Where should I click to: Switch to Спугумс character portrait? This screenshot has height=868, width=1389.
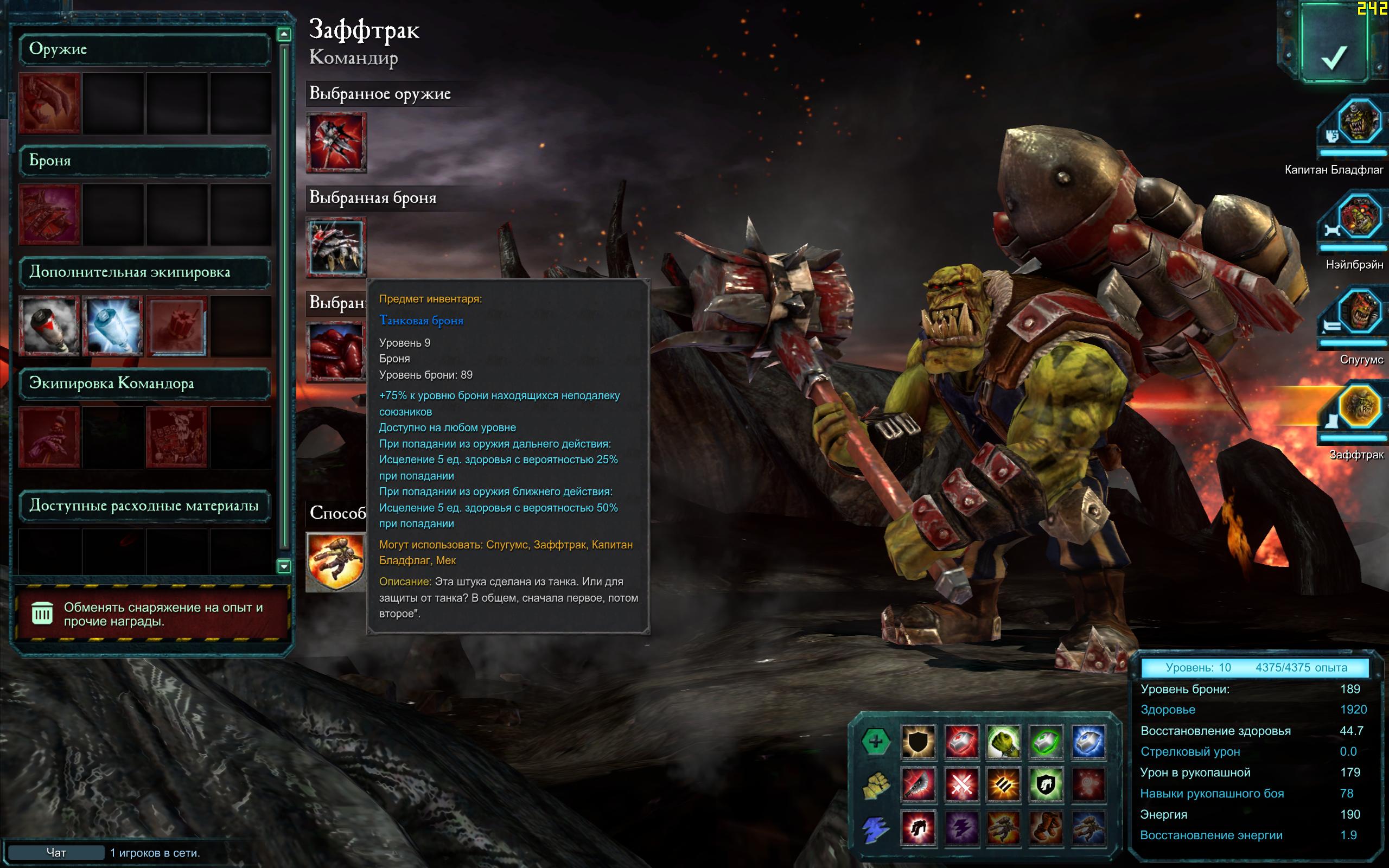[x=1358, y=313]
